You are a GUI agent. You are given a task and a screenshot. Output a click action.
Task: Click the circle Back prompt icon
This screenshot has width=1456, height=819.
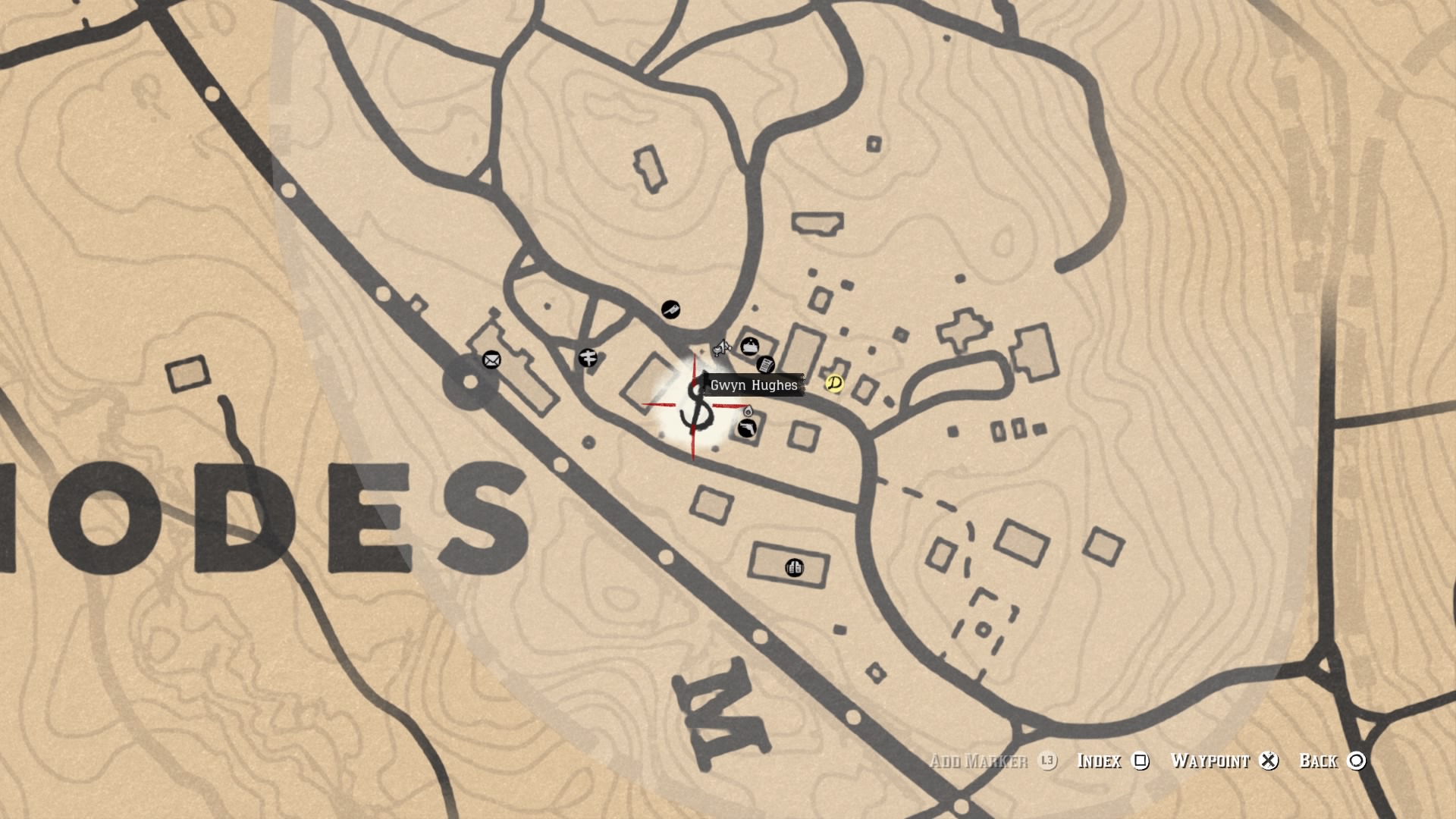pos(1357,761)
